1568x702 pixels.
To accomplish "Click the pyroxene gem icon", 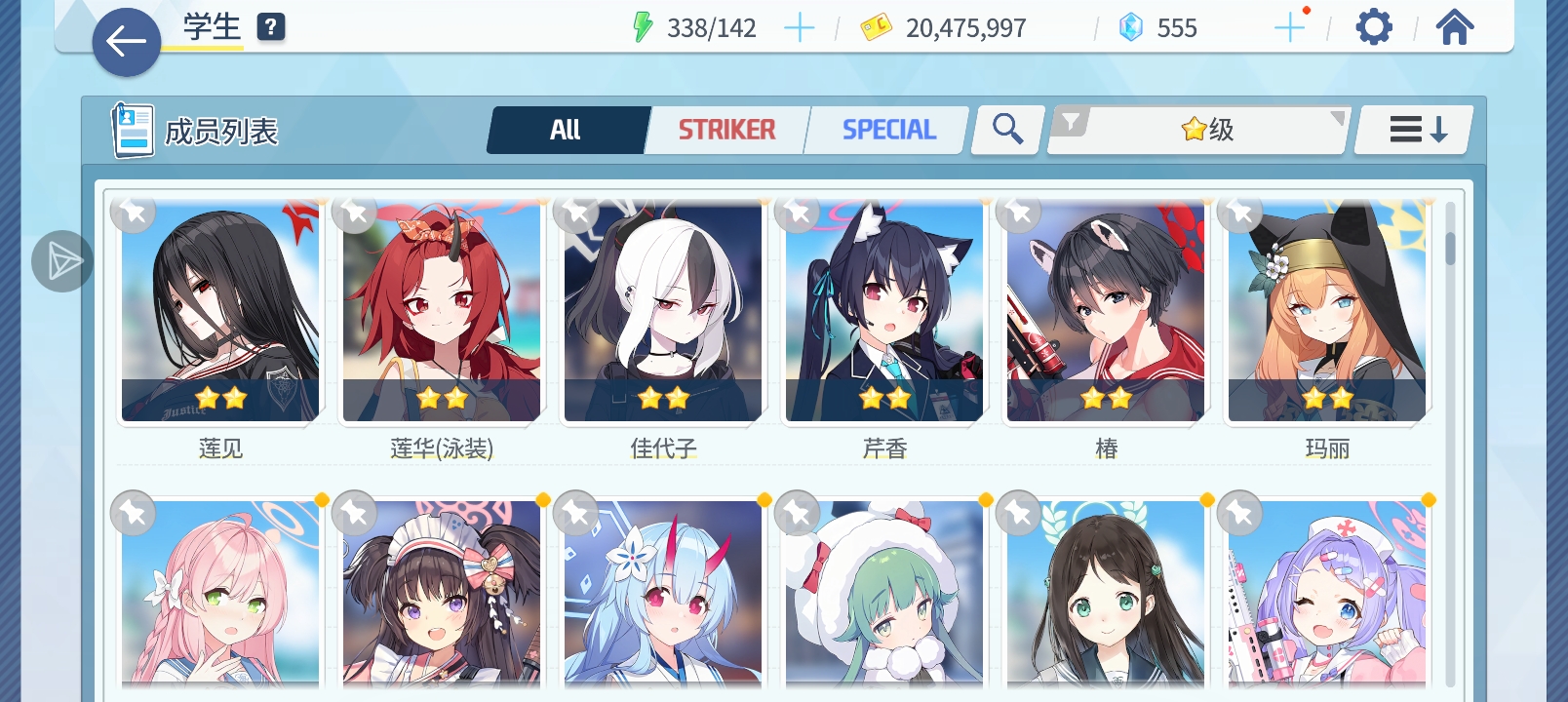I will point(1130,26).
